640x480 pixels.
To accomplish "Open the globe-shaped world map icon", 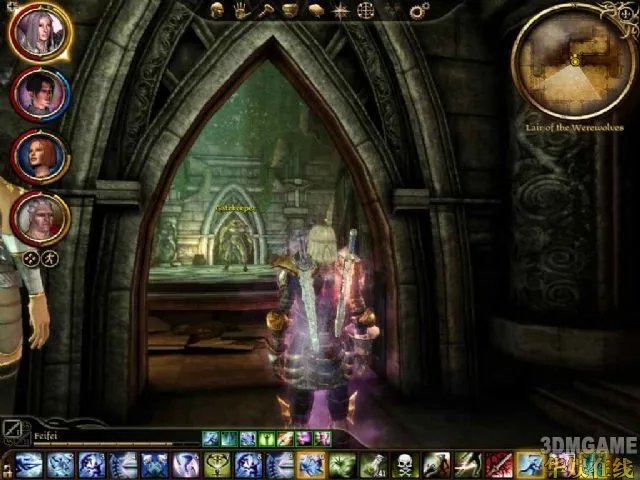I will 366,12.
